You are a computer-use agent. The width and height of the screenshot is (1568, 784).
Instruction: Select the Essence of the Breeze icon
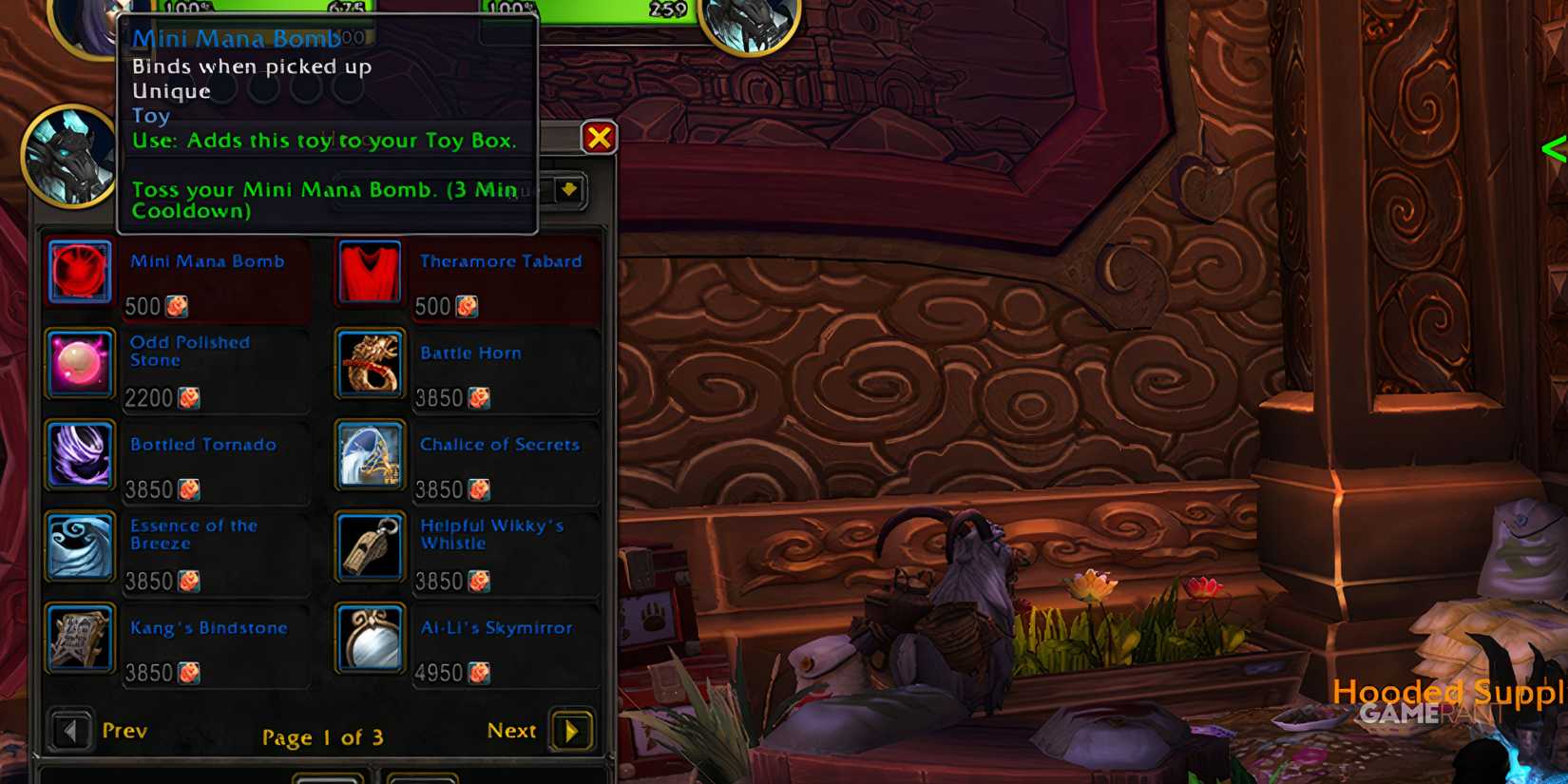(x=80, y=547)
